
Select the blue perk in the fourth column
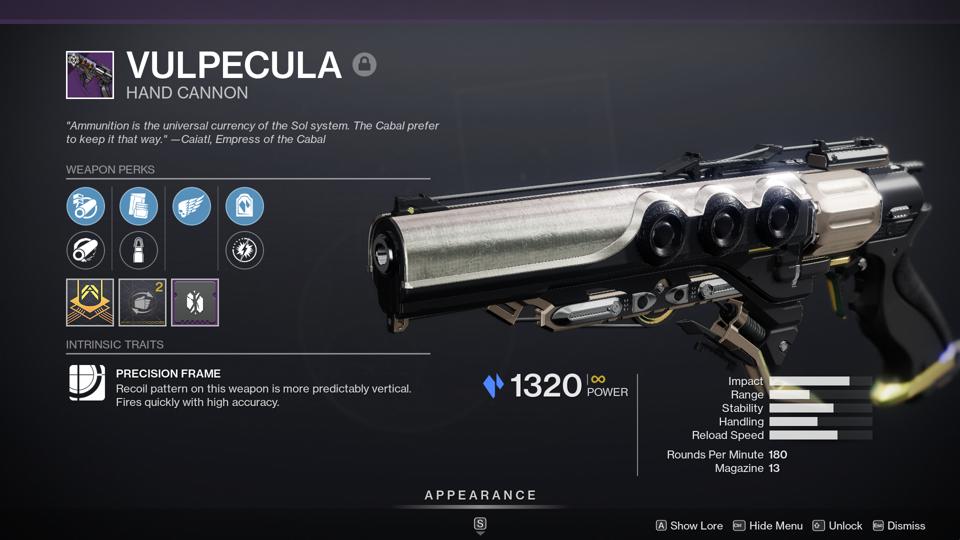click(245, 206)
